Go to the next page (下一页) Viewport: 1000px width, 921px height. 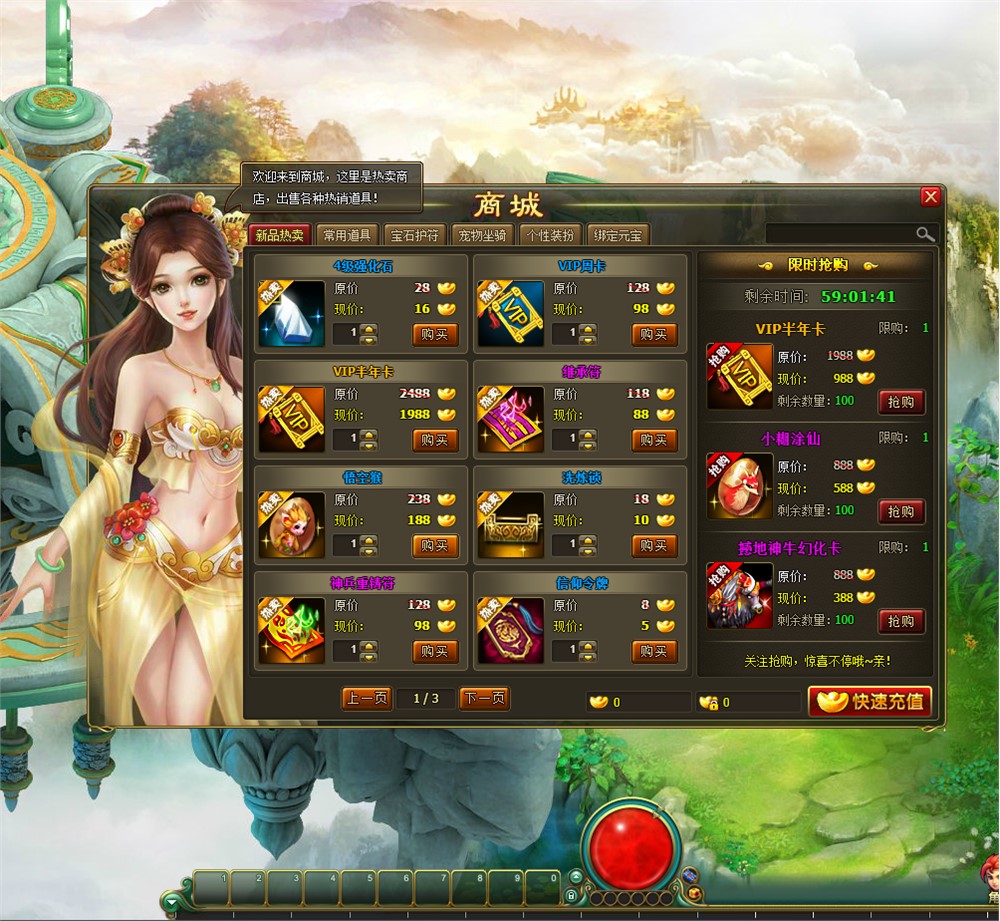(x=484, y=699)
